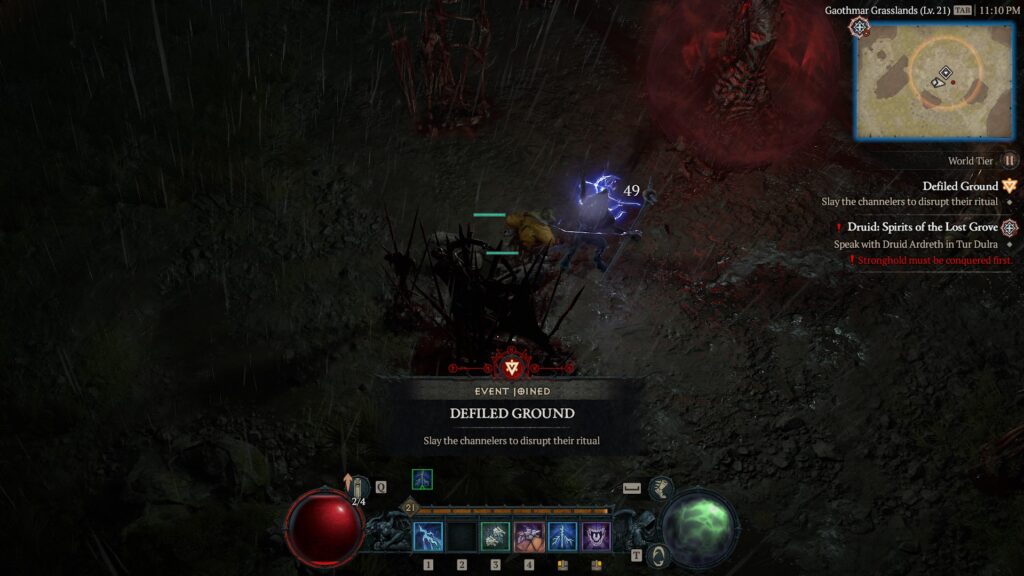Select the Defiled Ground event tracker entry
Screen dimensions: 1024x576
959,186
